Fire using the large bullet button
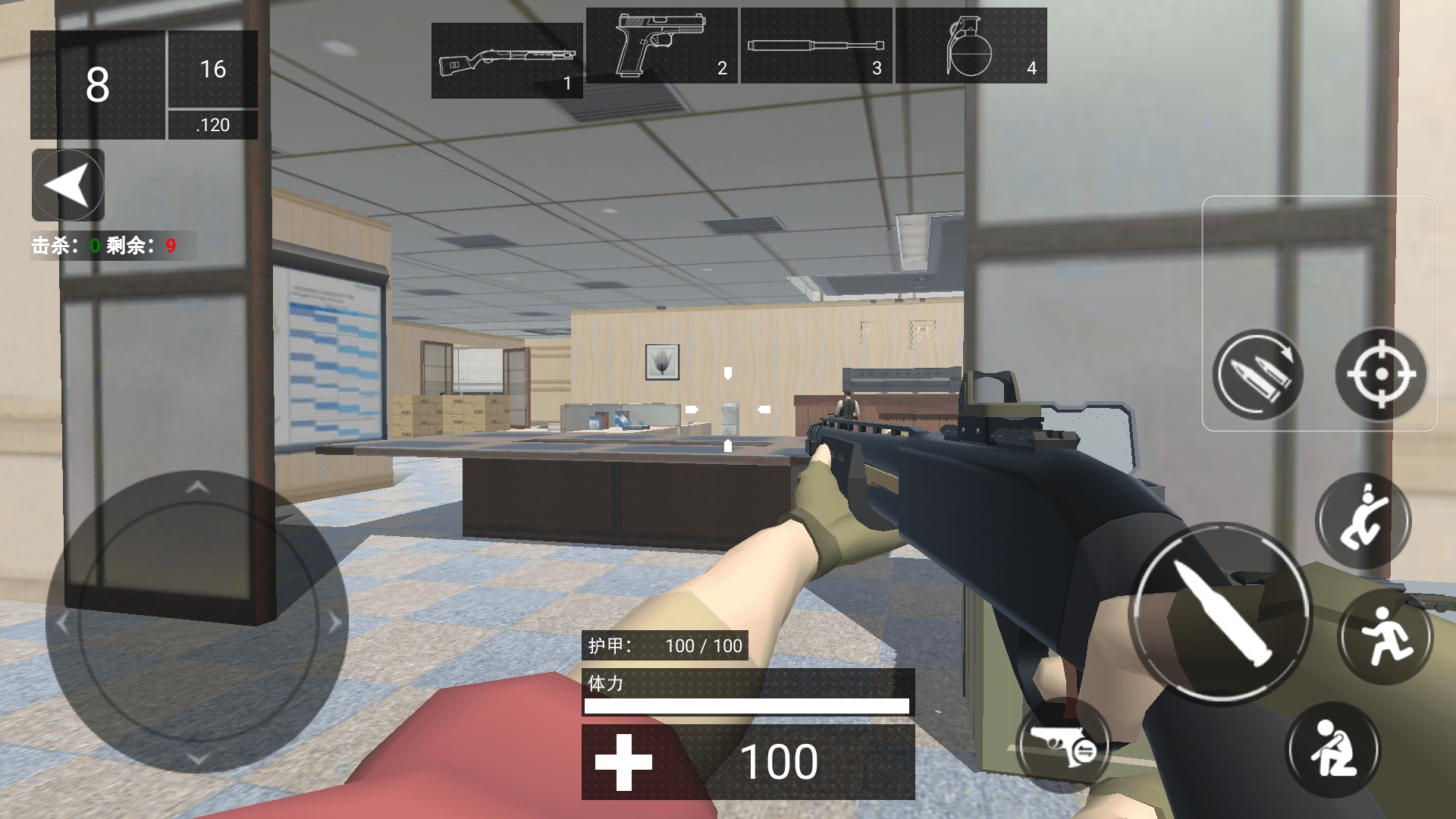 [x=1221, y=614]
